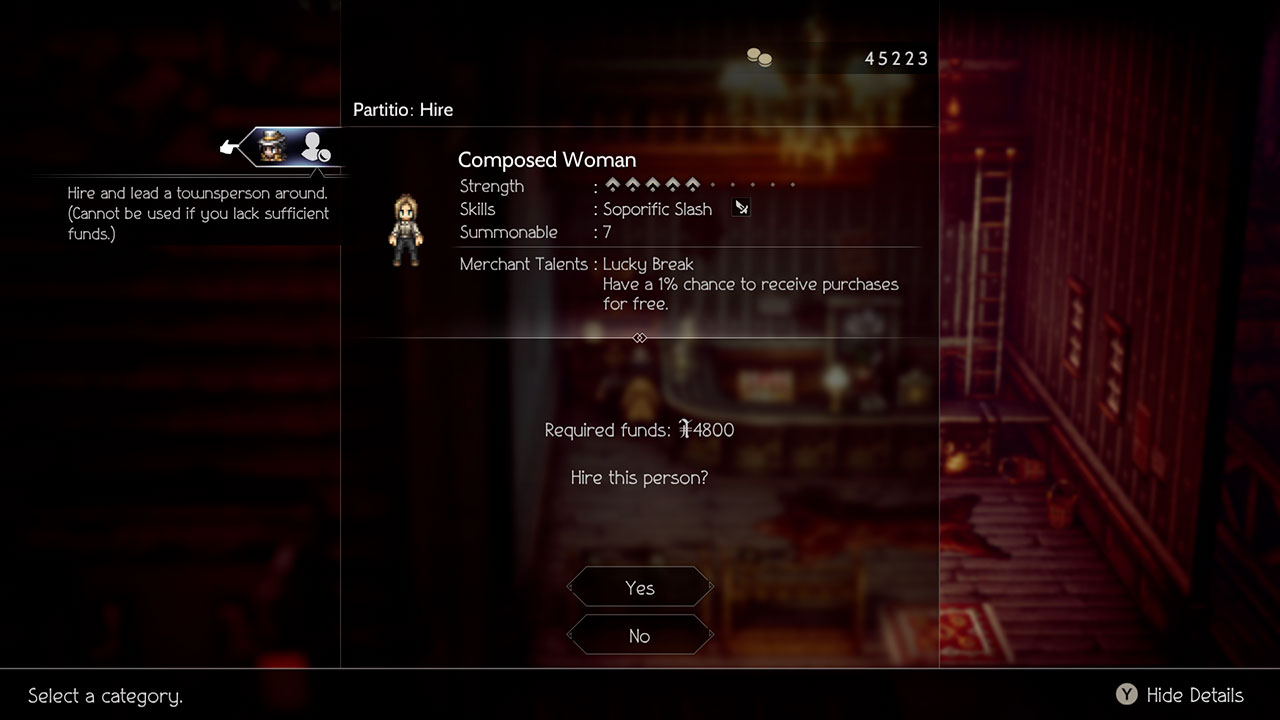Select the Partitio Hire path action icon
Image resolution: width=1280 pixels, height=720 pixels.
271,148
